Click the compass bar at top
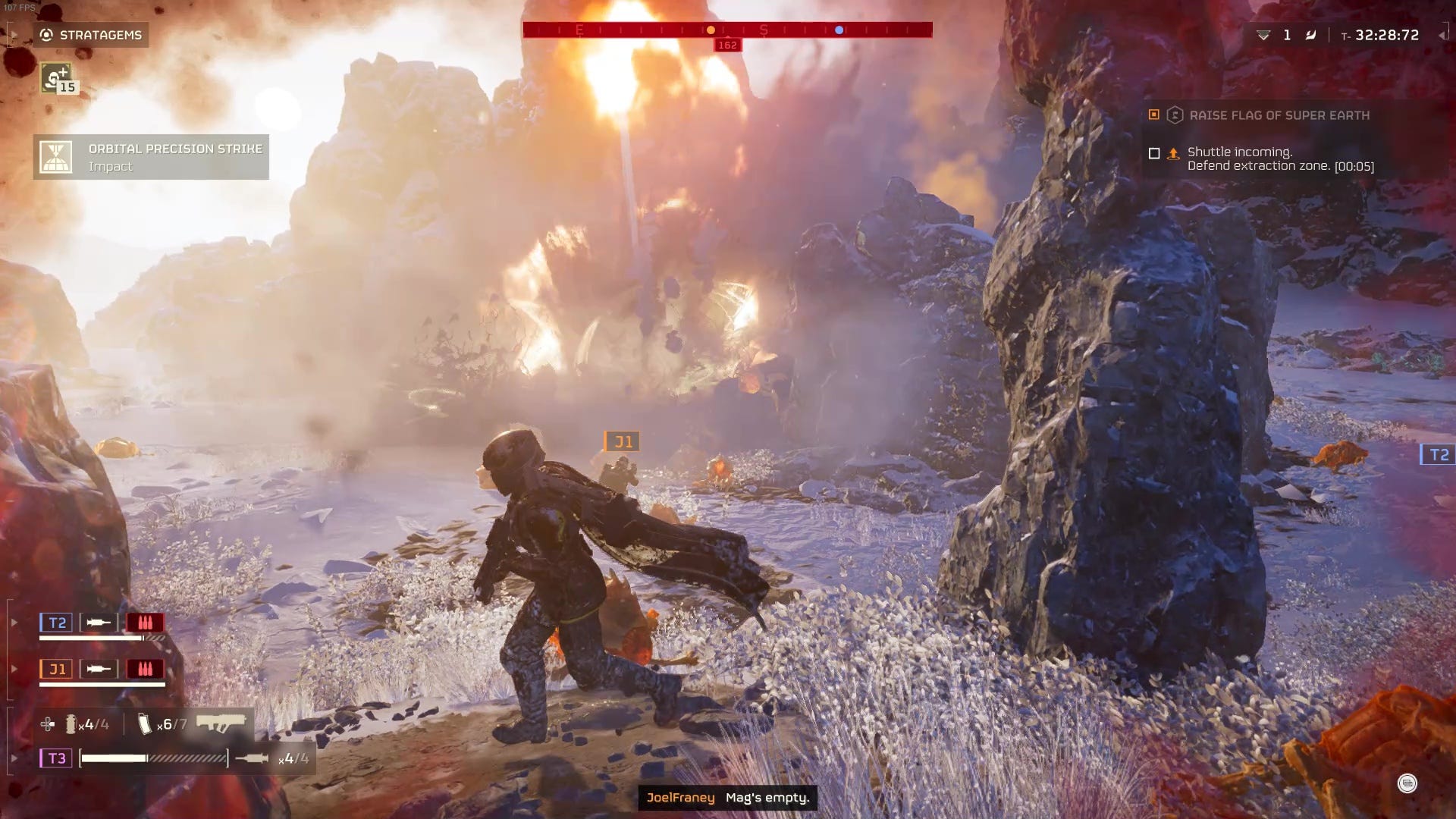 (x=727, y=30)
